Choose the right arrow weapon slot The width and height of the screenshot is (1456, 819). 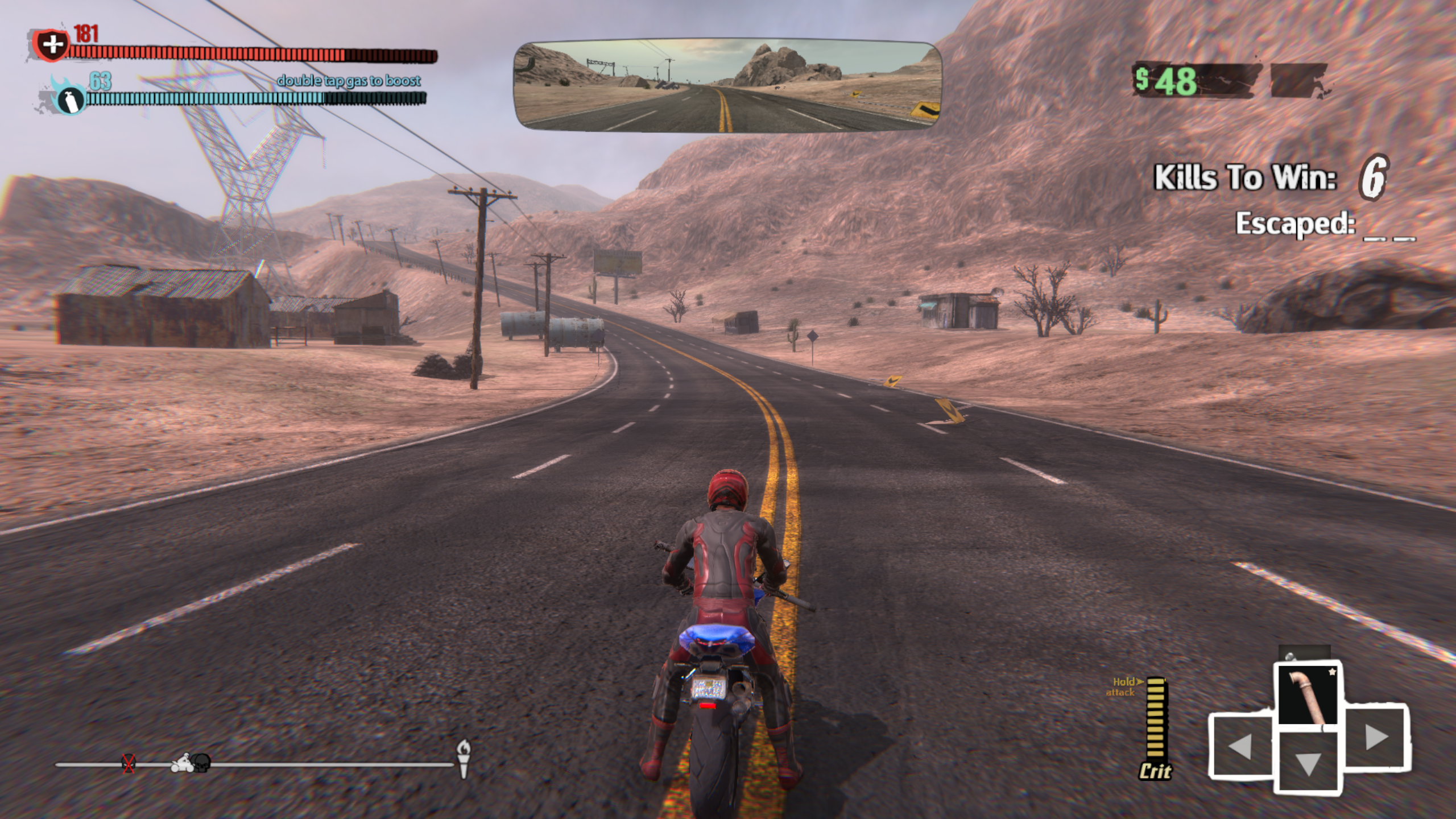(1376, 738)
